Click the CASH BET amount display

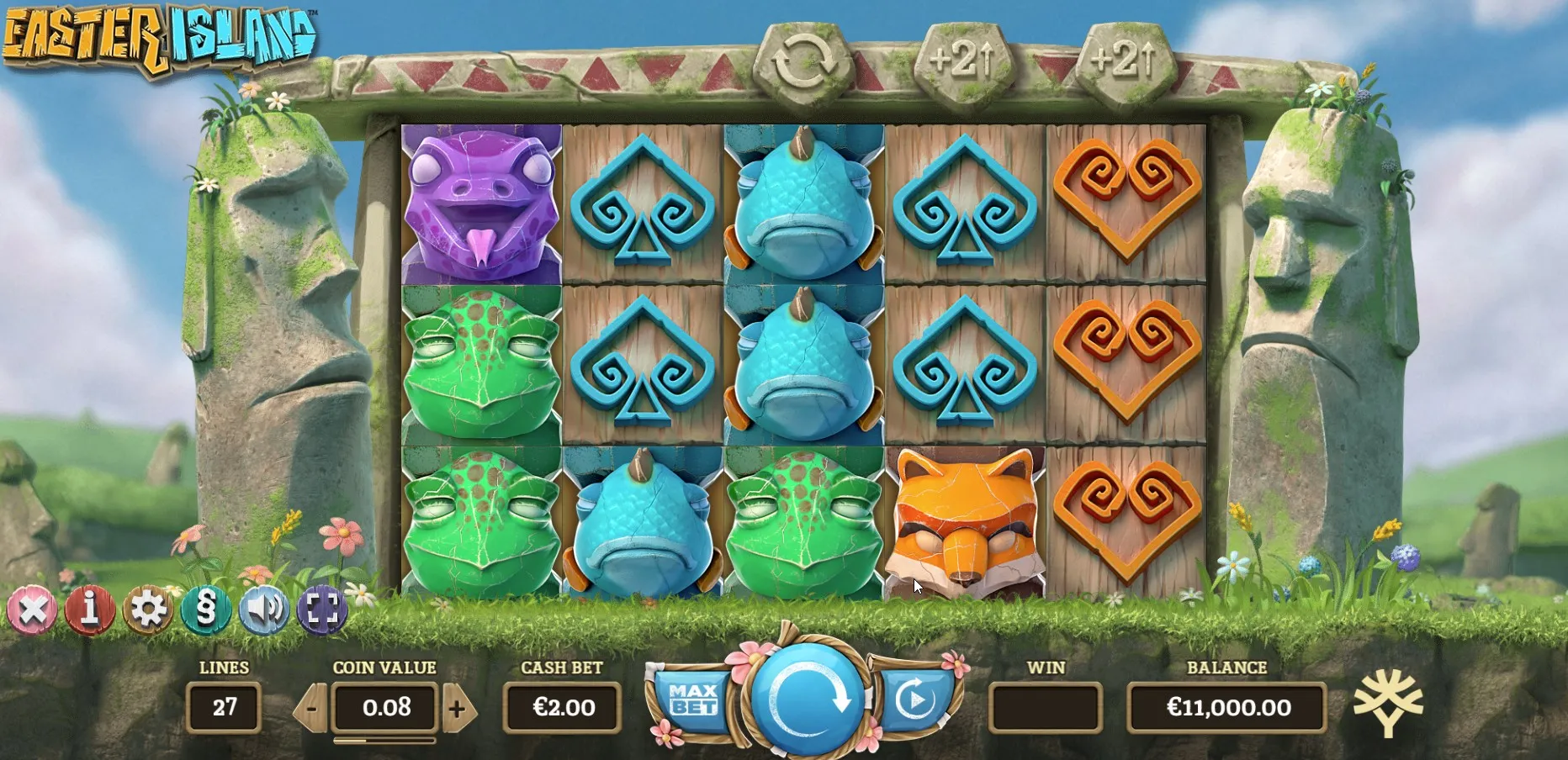pos(562,707)
